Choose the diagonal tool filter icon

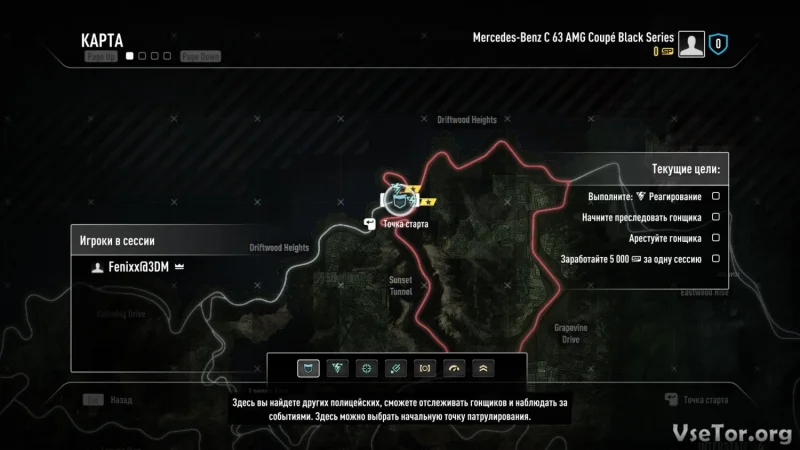click(397, 368)
